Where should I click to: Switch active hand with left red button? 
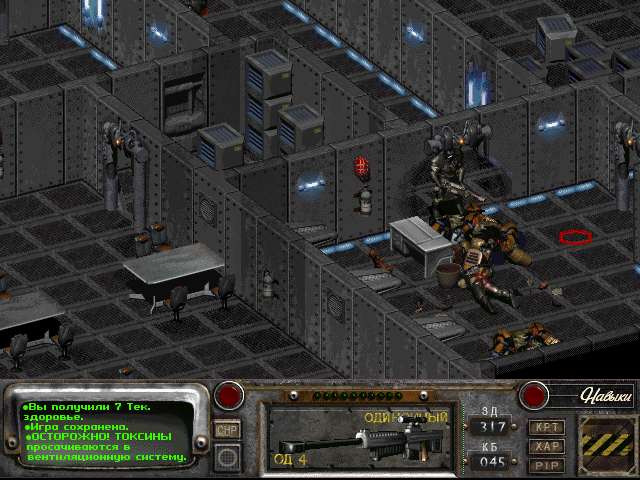232,395
